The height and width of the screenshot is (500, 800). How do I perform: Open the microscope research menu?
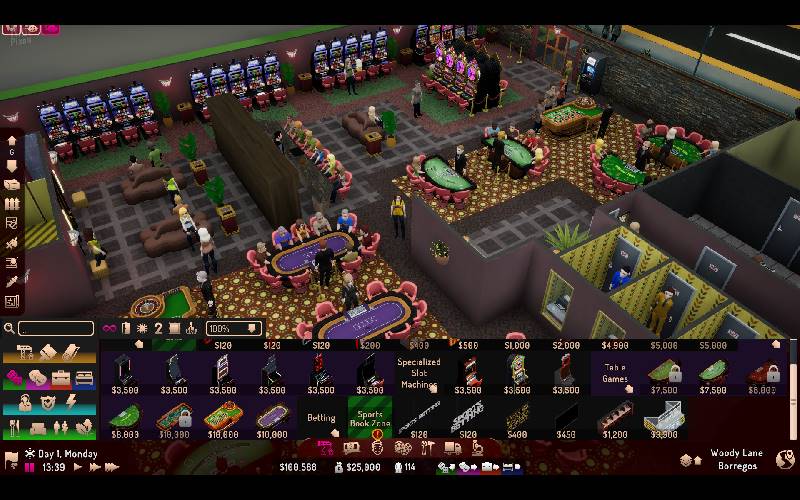pyautogui.click(x=479, y=447)
